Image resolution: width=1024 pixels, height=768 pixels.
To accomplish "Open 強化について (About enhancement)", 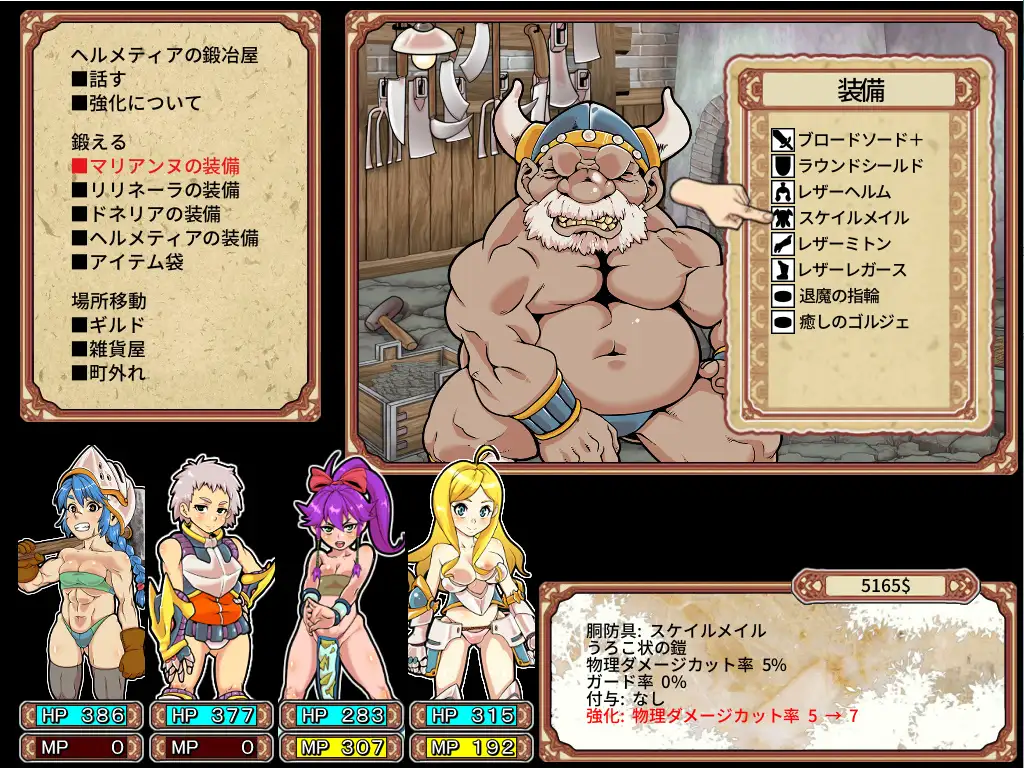I will click(136, 103).
